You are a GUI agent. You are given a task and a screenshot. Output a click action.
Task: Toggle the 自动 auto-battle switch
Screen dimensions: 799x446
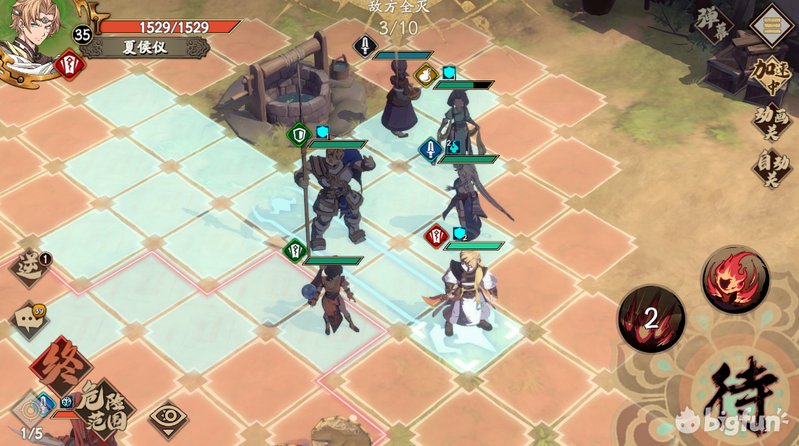772,167
